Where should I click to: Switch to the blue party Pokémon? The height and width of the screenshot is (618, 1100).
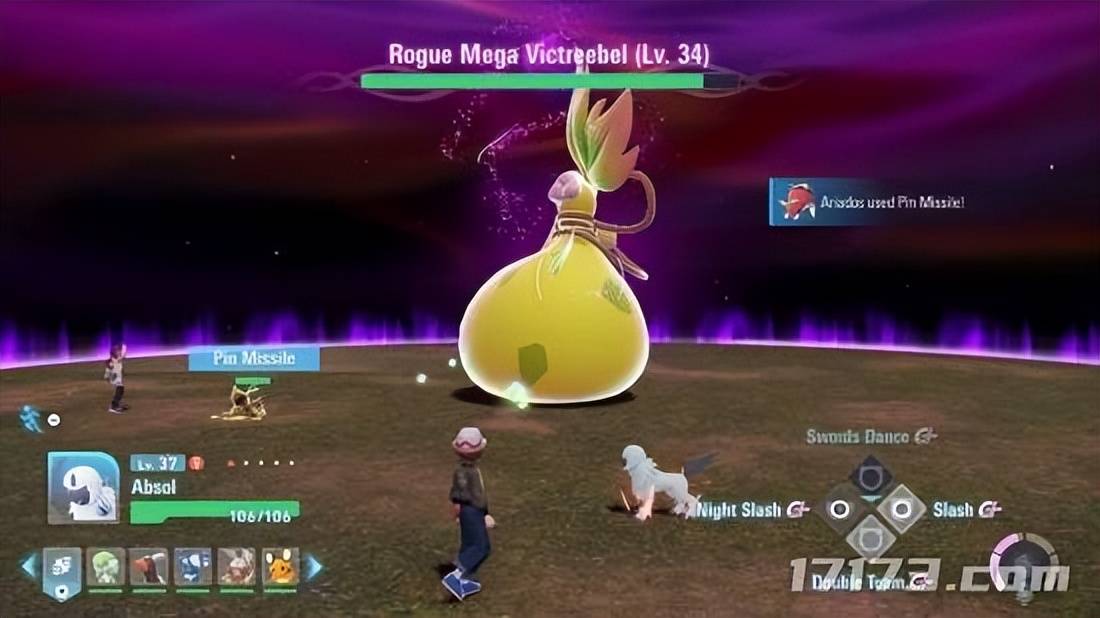point(193,566)
